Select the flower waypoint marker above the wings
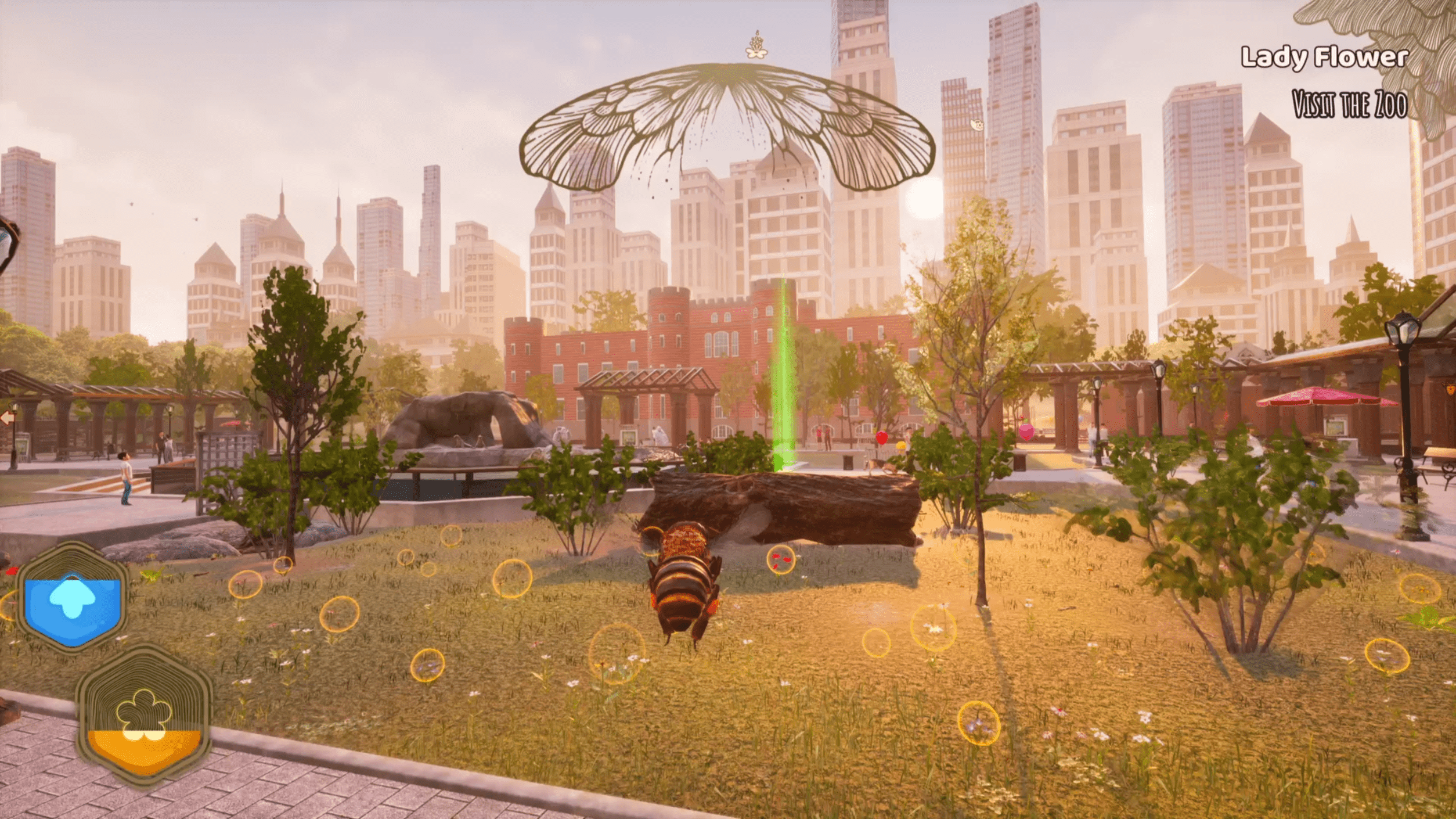Screen dimensions: 1456x819 click(x=756, y=46)
